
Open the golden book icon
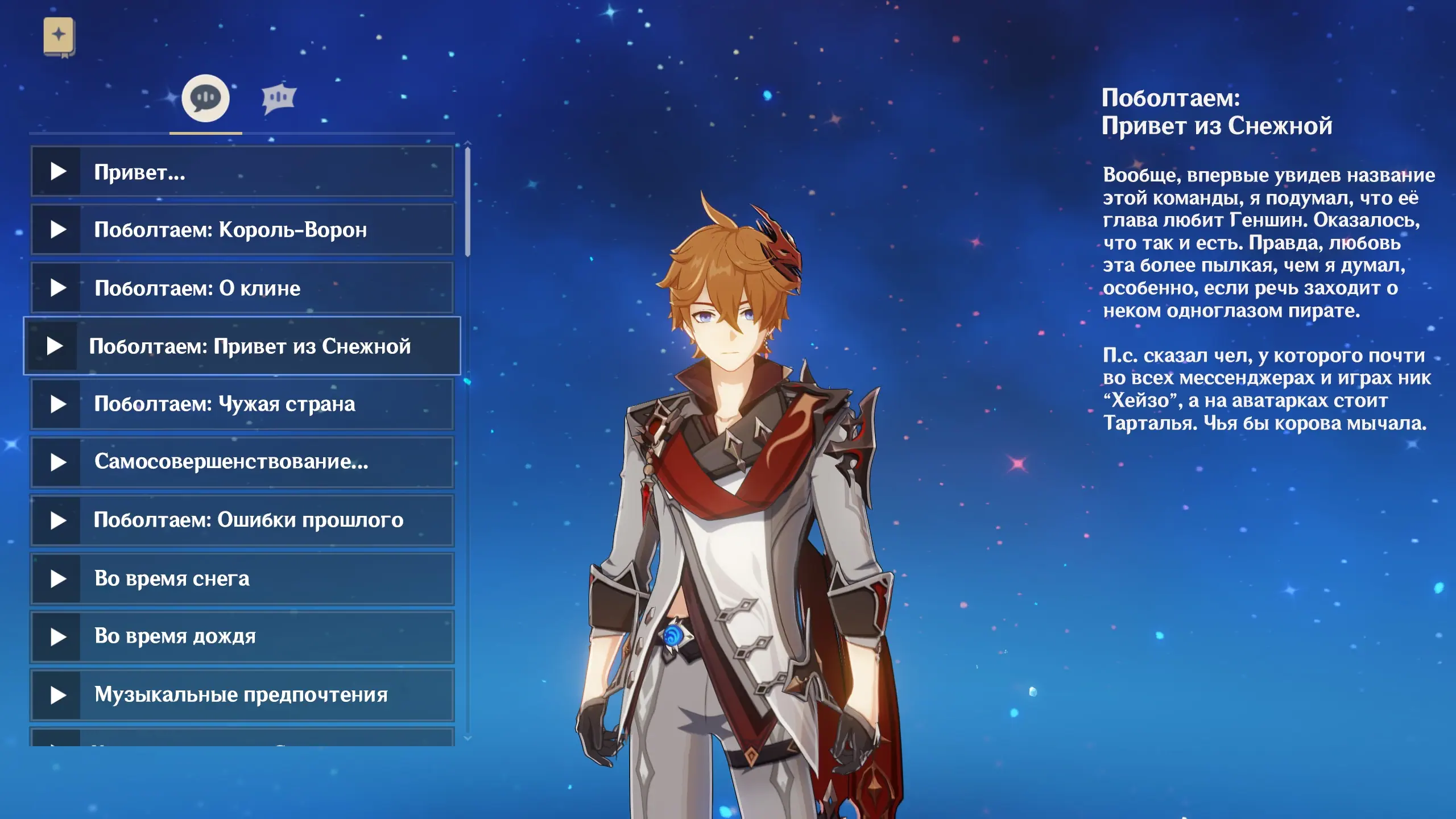tap(59, 36)
